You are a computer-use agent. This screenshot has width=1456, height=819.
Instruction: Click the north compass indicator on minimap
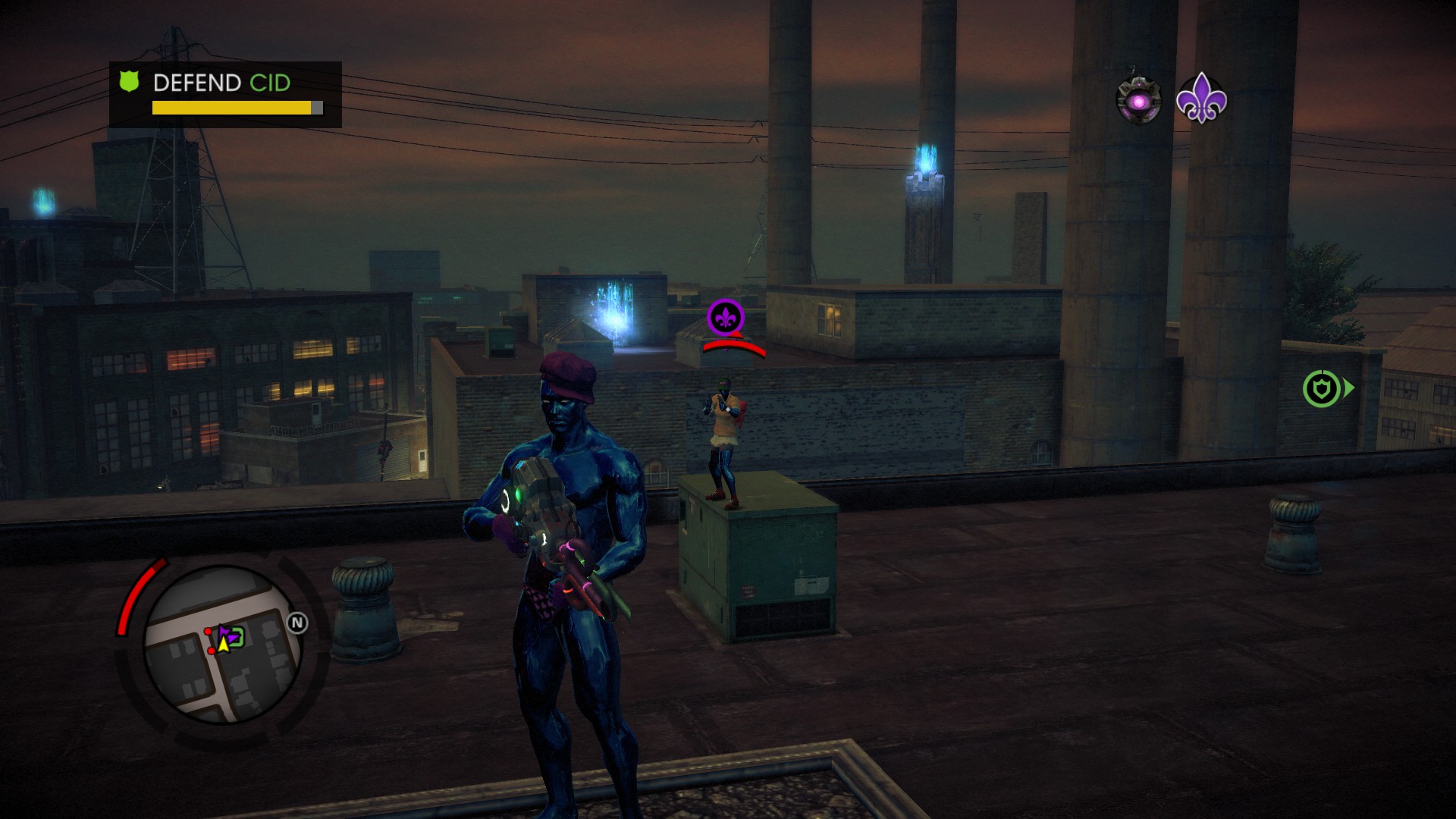point(297,623)
